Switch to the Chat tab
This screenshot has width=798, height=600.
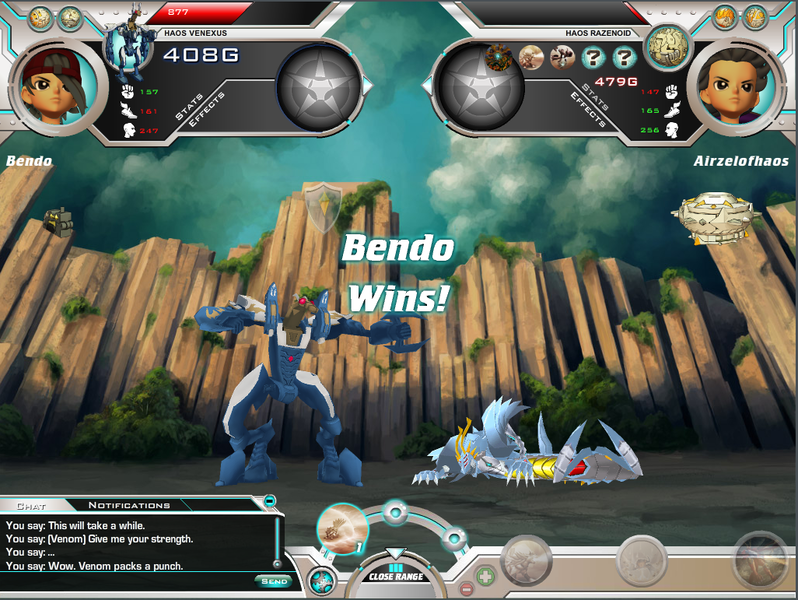(31, 505)
